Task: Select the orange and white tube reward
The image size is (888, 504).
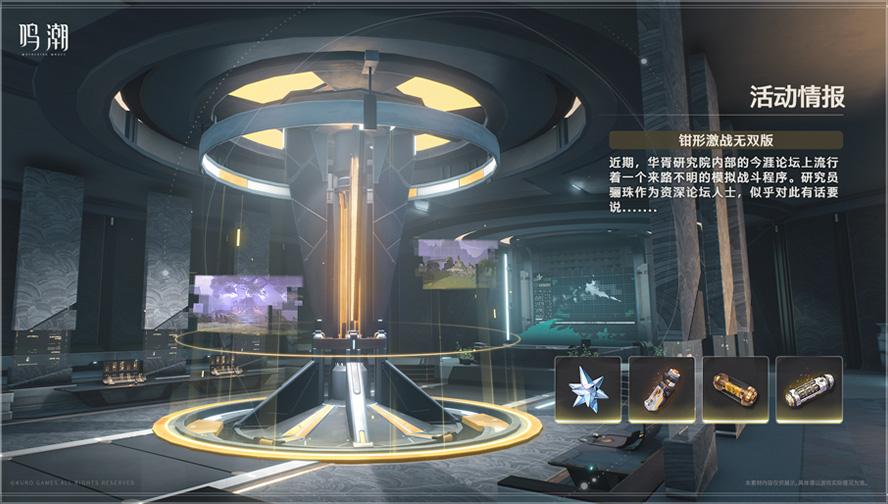Action: click(662, 389)
